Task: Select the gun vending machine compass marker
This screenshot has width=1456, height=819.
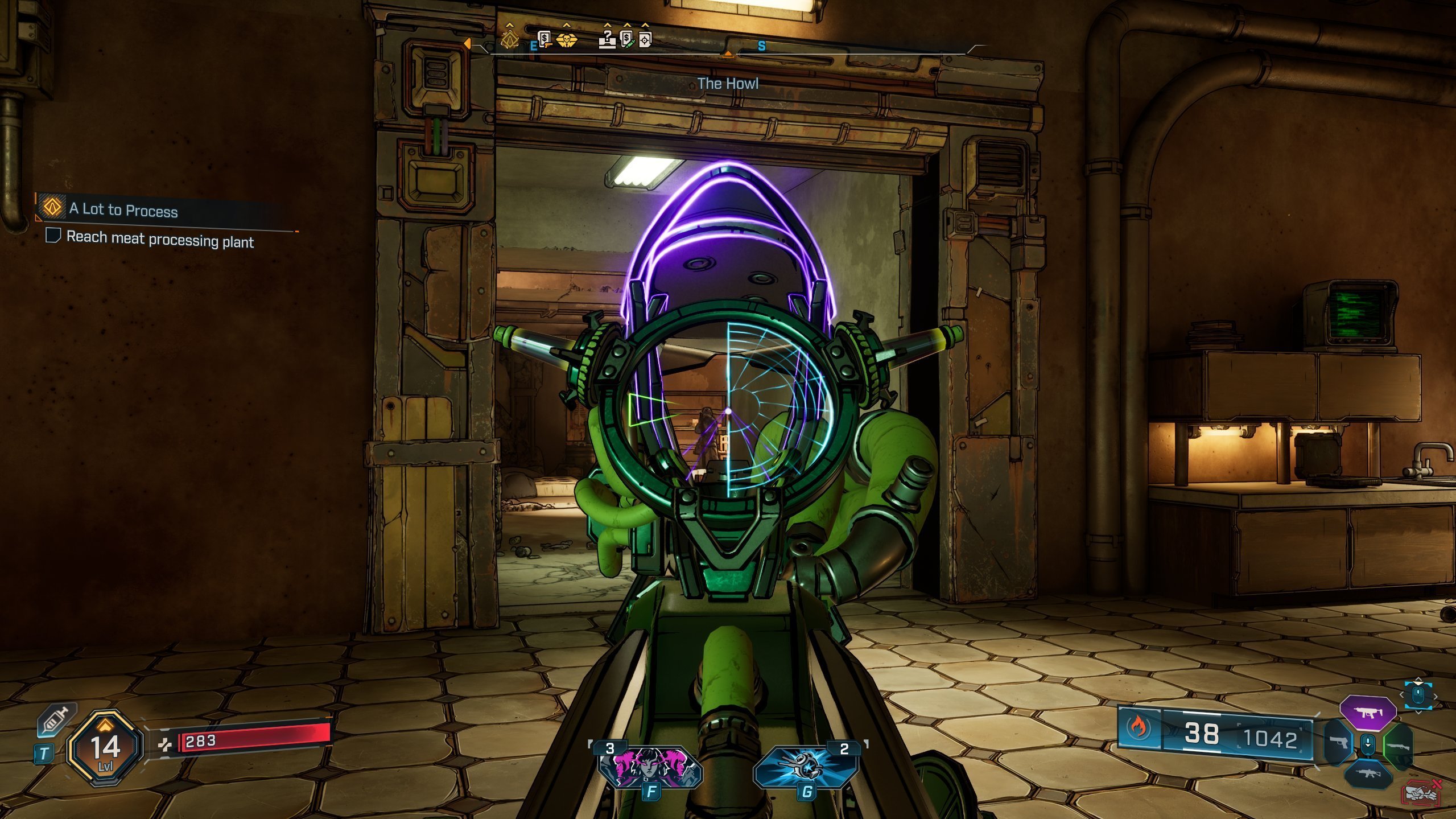Action: [545, 40]
